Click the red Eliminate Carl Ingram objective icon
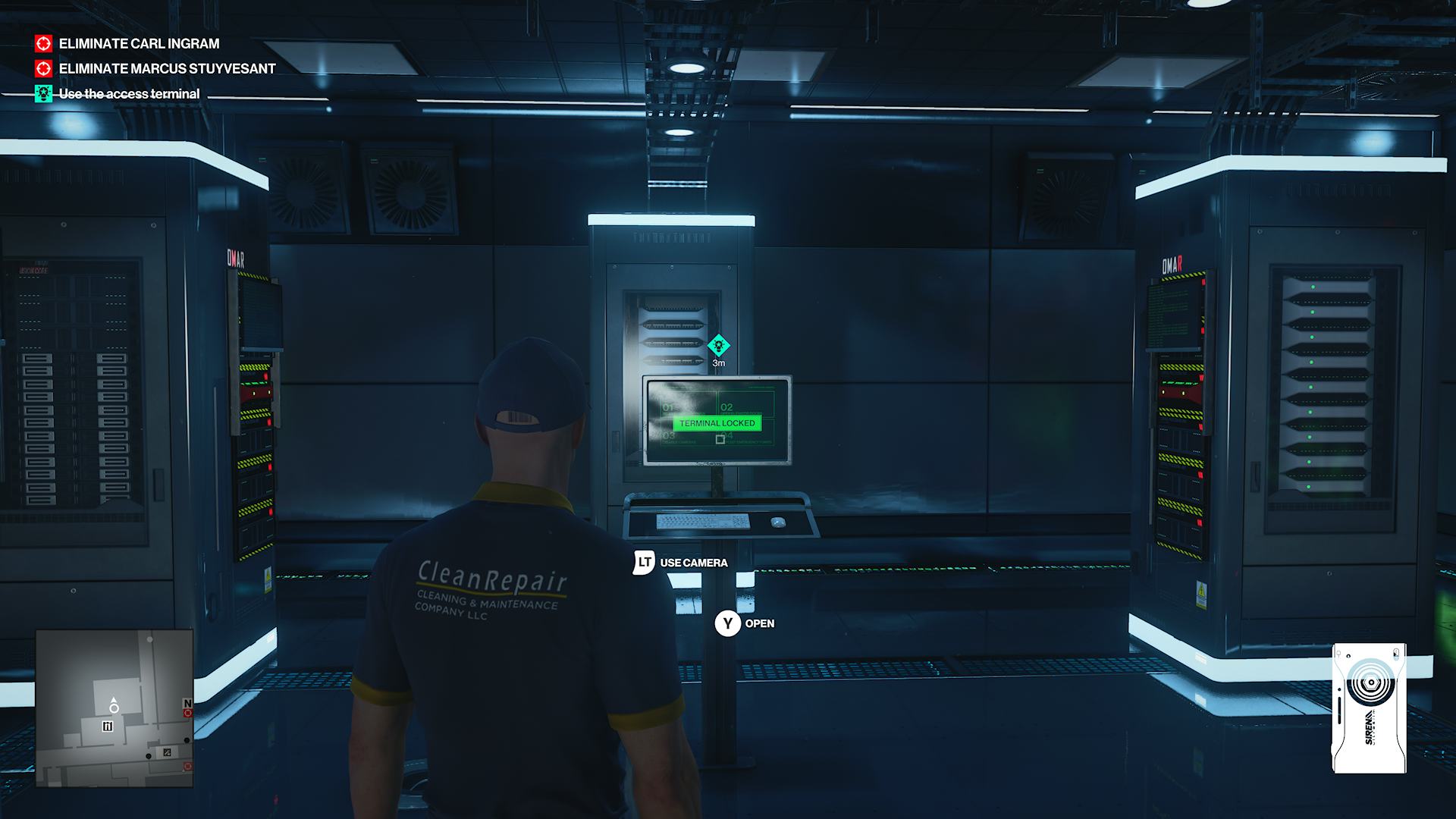Viewport: 1456px width, 819px height. click(x=43, y=45)
